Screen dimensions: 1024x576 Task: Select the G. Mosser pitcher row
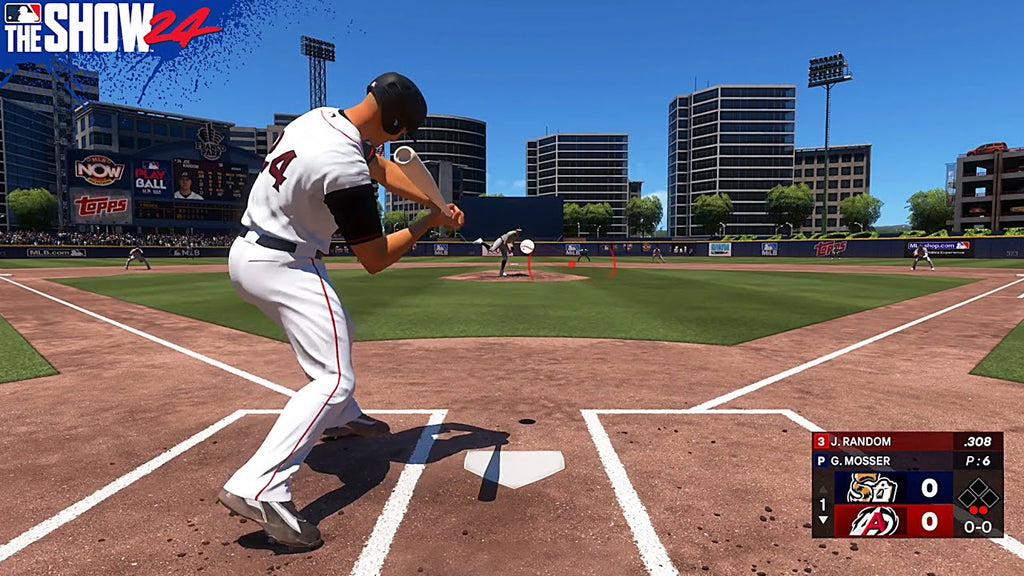(907, 460)
